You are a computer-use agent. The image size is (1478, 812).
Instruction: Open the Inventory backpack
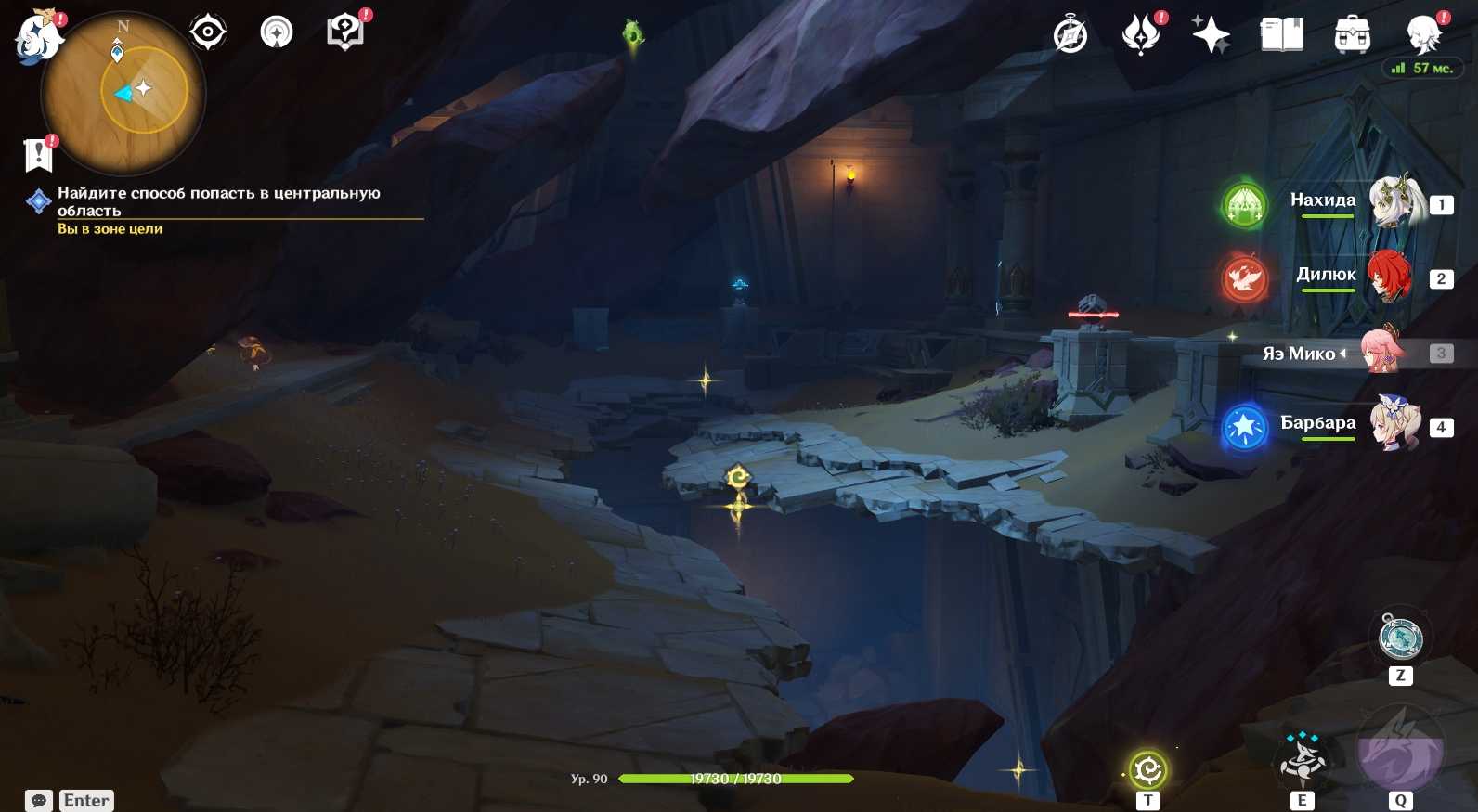pyautogui.click(x=1353, y=35)
